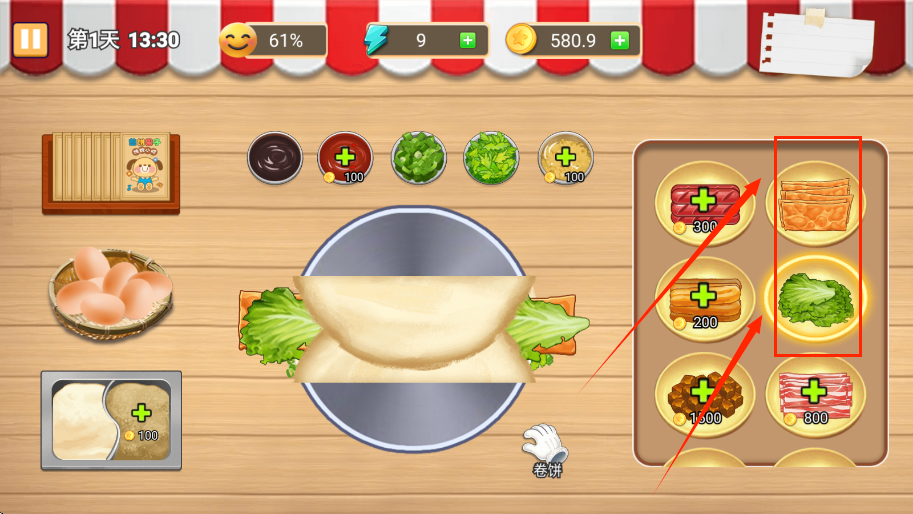Add the cilantro topping bowl
Viewport: 913px width, 514px height.
(491, 158)
